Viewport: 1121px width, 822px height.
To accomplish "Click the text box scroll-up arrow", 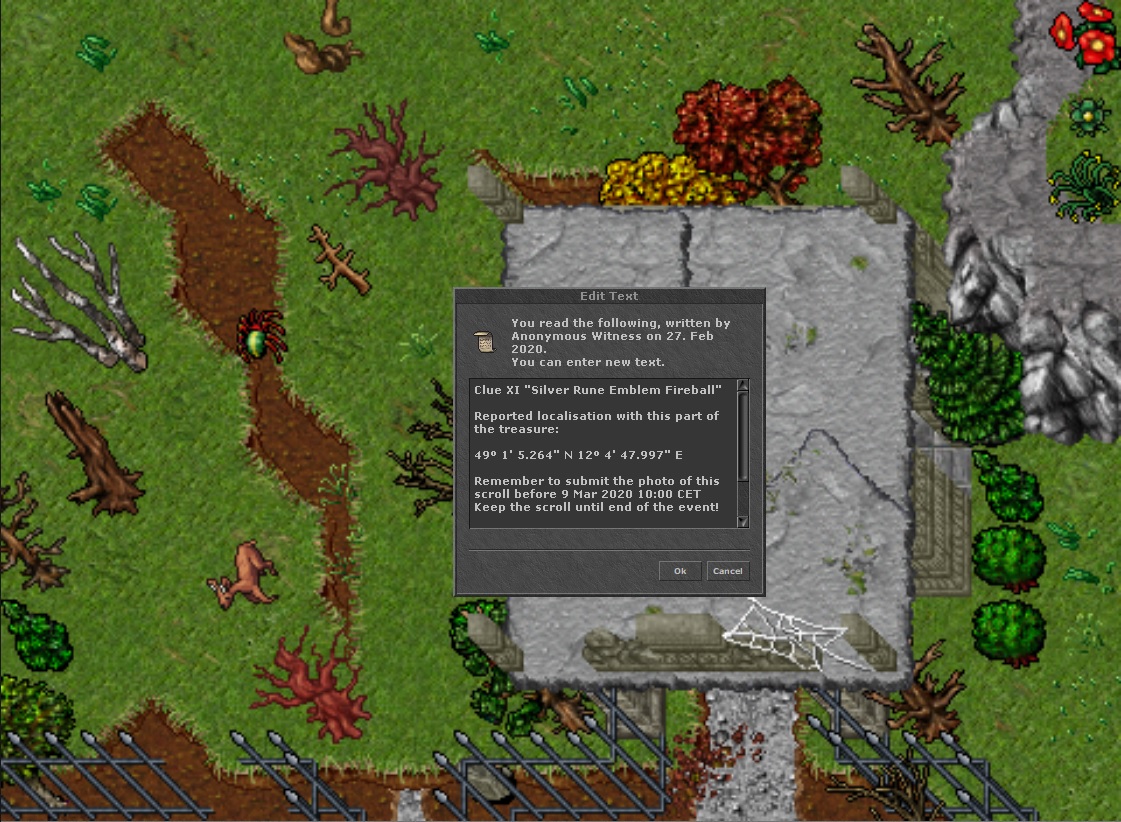I will click(x=743, y=386).
